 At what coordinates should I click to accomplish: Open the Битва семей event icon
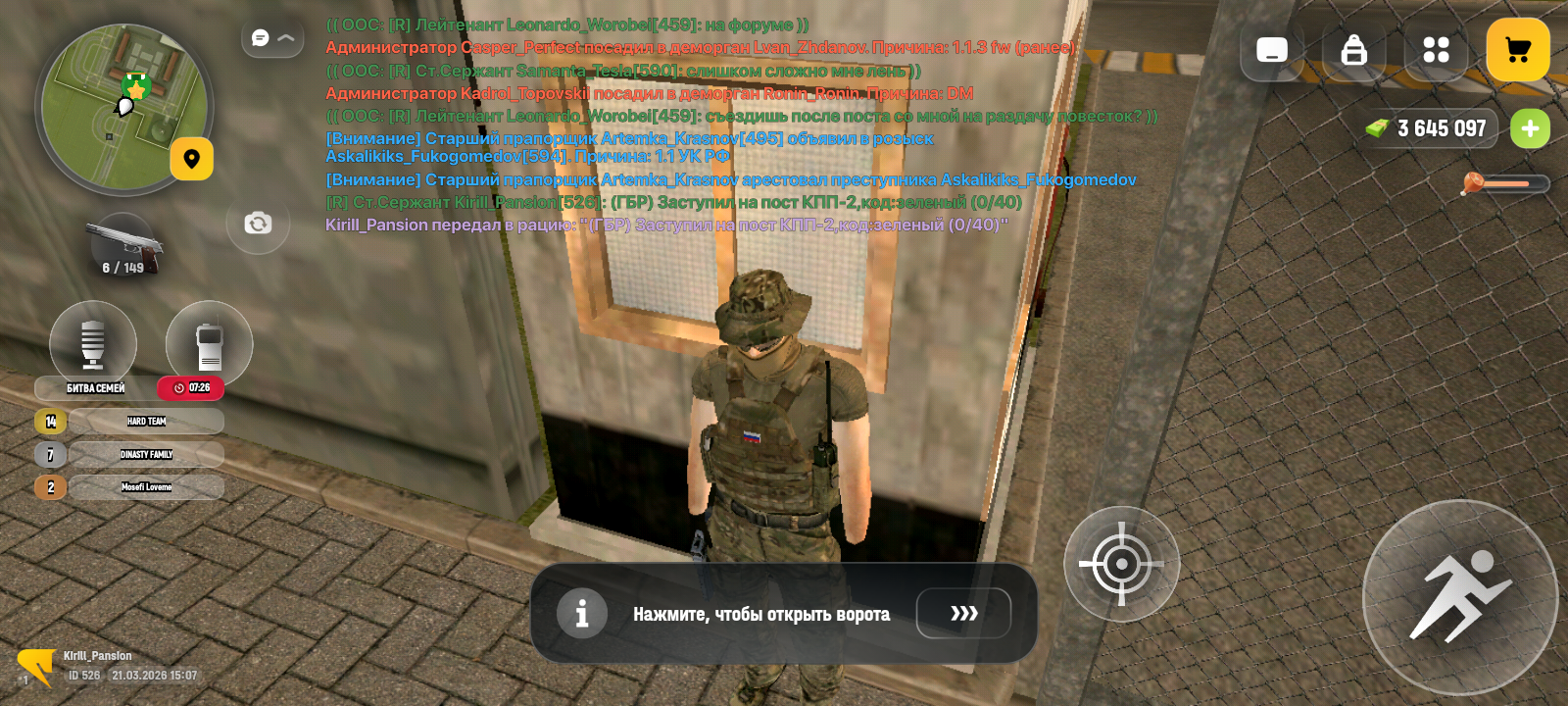point(92,343)
